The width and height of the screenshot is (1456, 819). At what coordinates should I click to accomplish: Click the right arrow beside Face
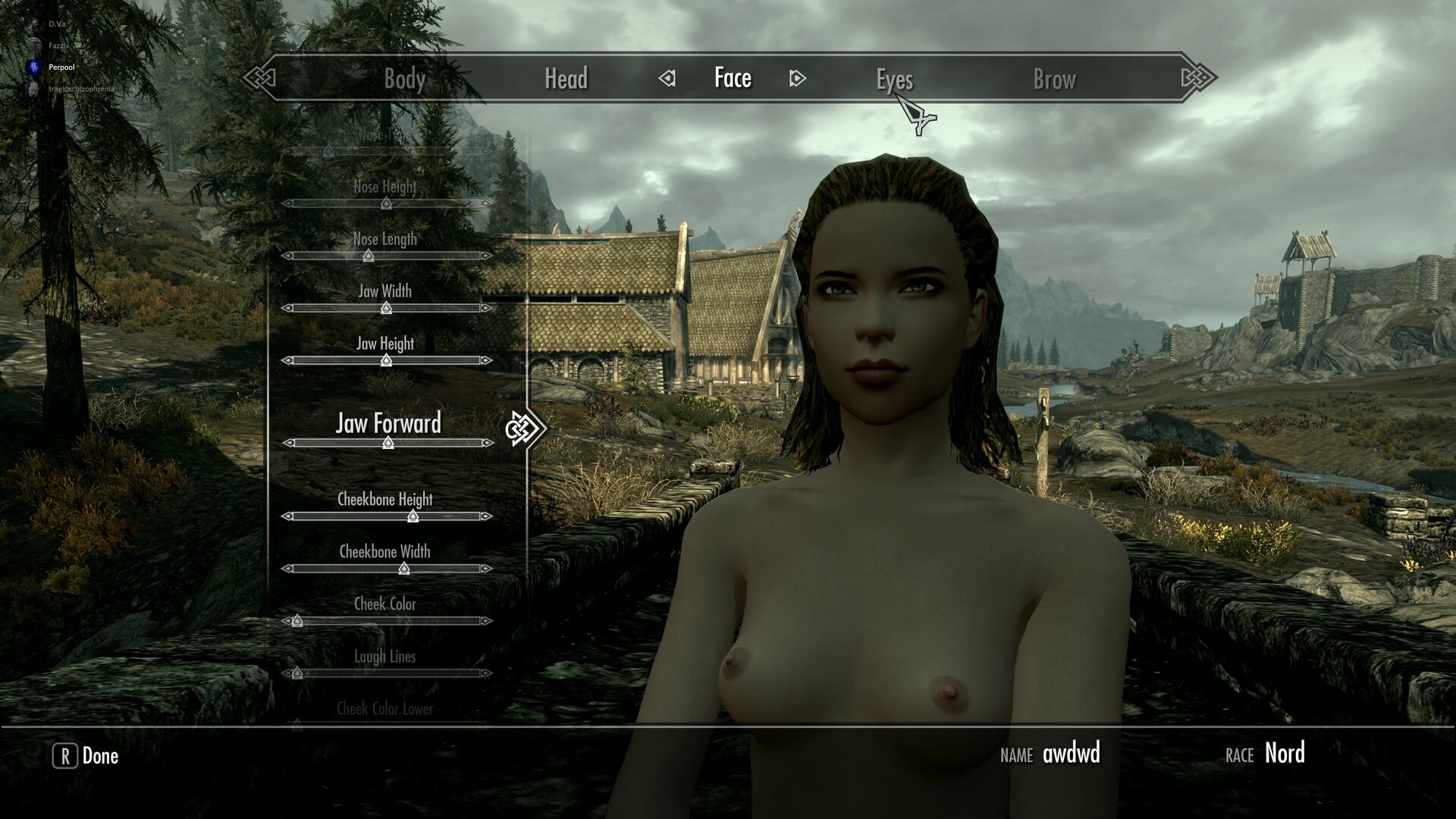click(x=797, y=78)
